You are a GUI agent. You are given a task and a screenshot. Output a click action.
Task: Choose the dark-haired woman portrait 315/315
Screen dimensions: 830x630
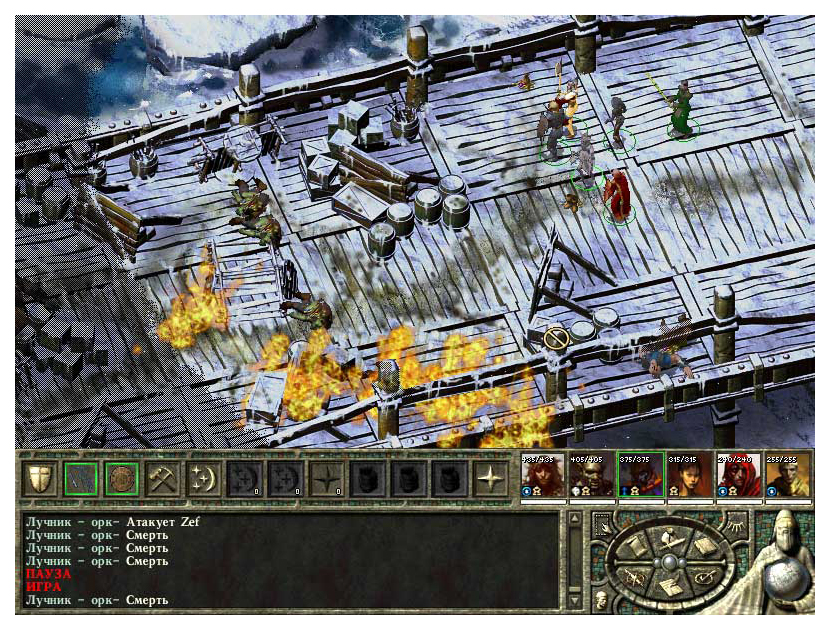pos(687,477)
